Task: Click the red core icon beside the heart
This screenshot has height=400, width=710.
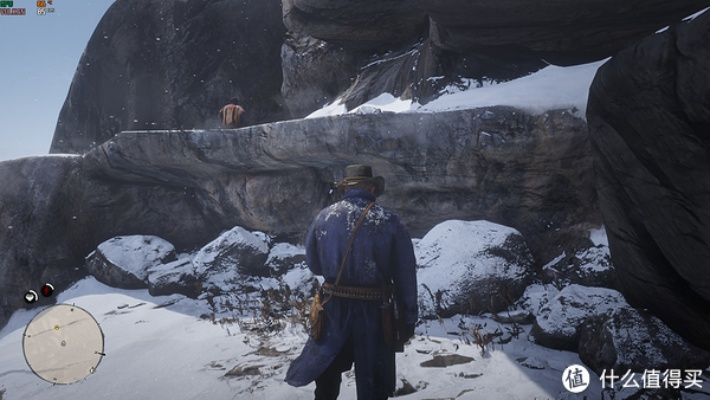Action: [47, 291]
